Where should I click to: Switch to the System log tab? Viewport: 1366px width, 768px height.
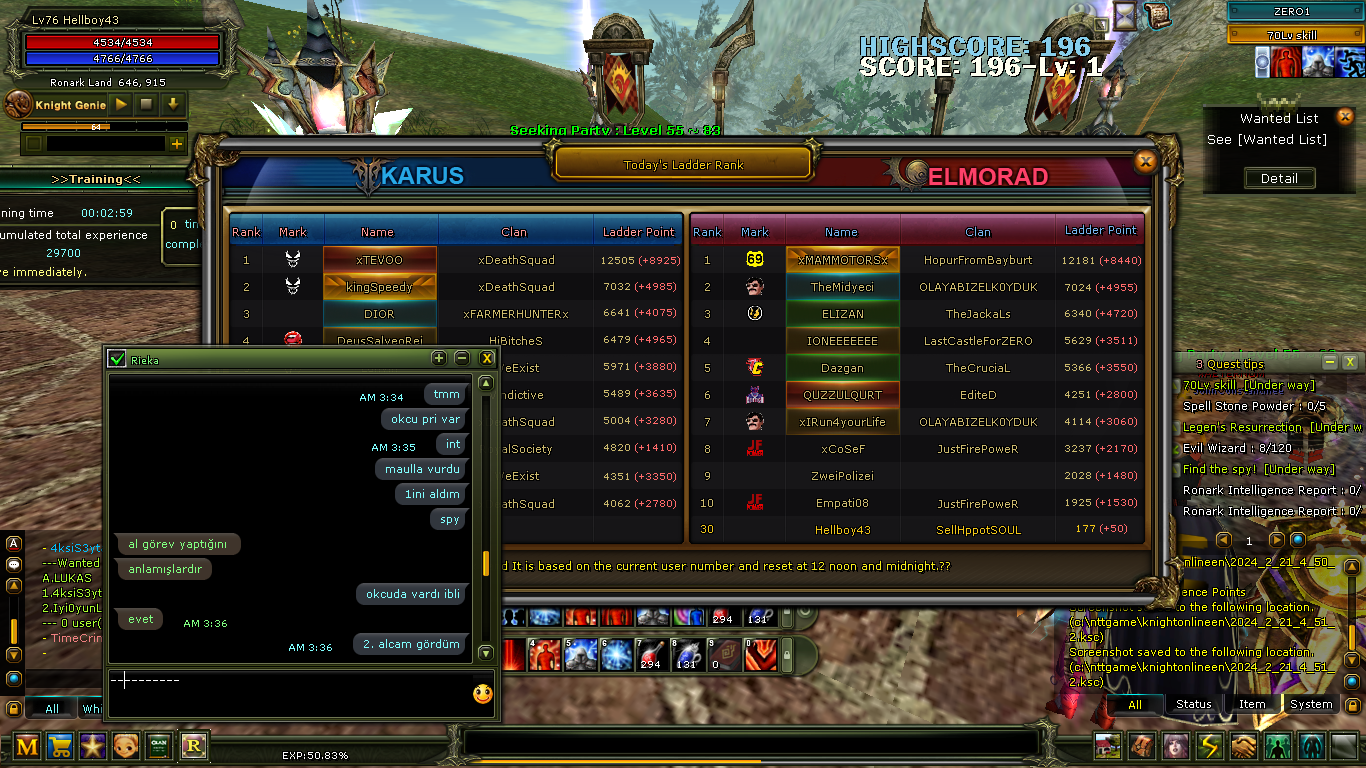coord(1310,704)
